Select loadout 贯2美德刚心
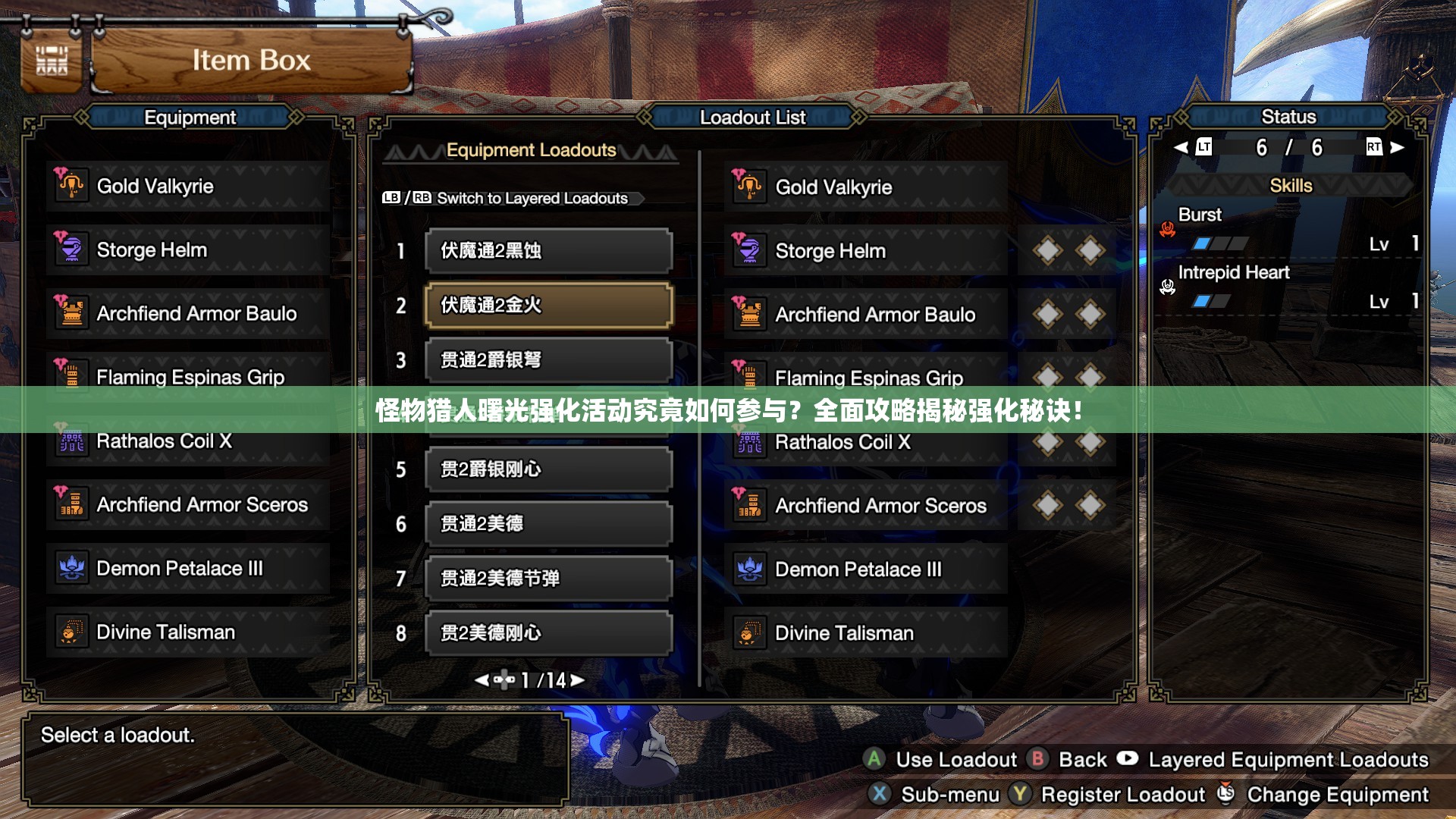 pos(548,633)
